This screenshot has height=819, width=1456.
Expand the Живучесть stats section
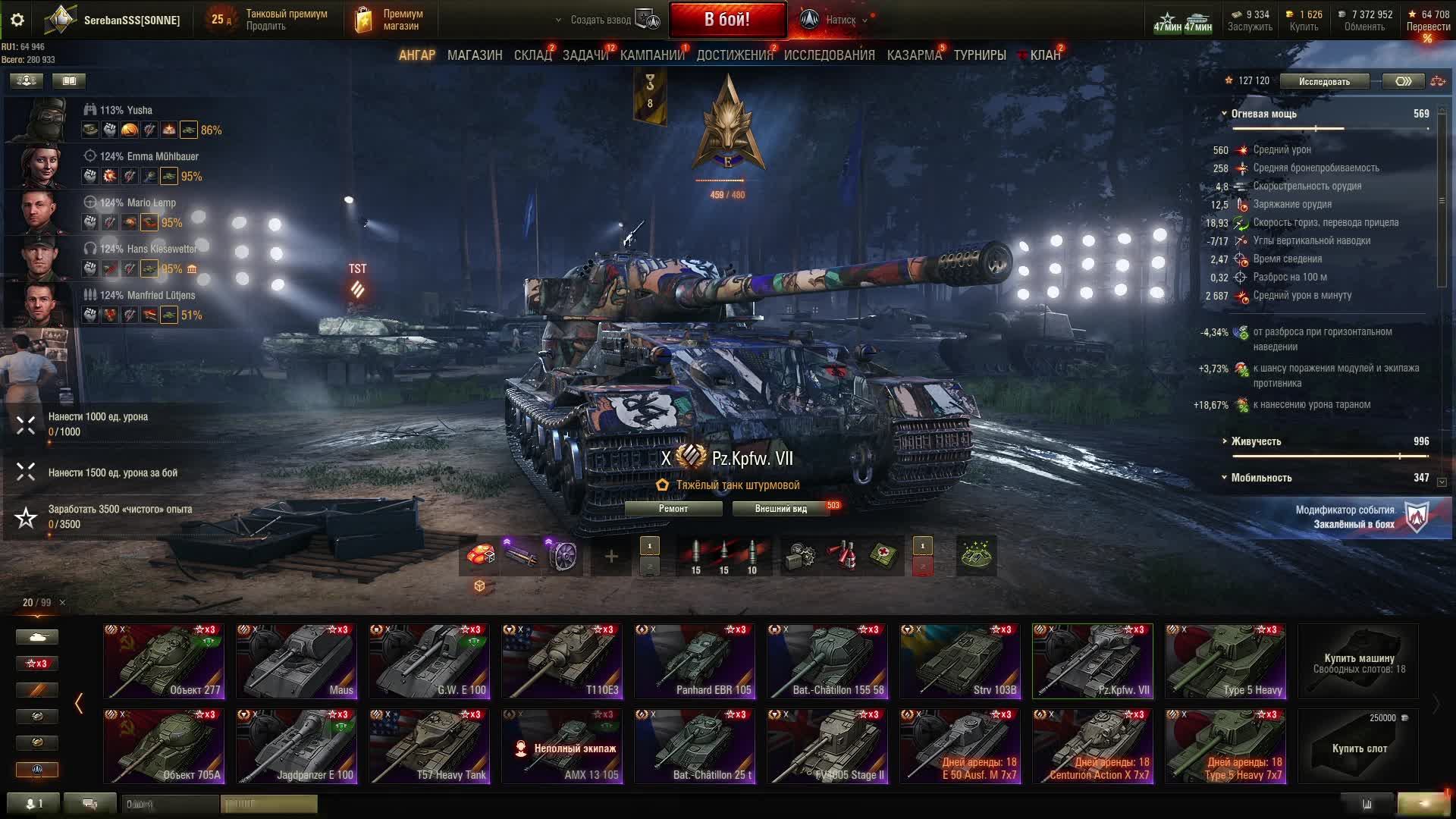tap(1256, 441)
